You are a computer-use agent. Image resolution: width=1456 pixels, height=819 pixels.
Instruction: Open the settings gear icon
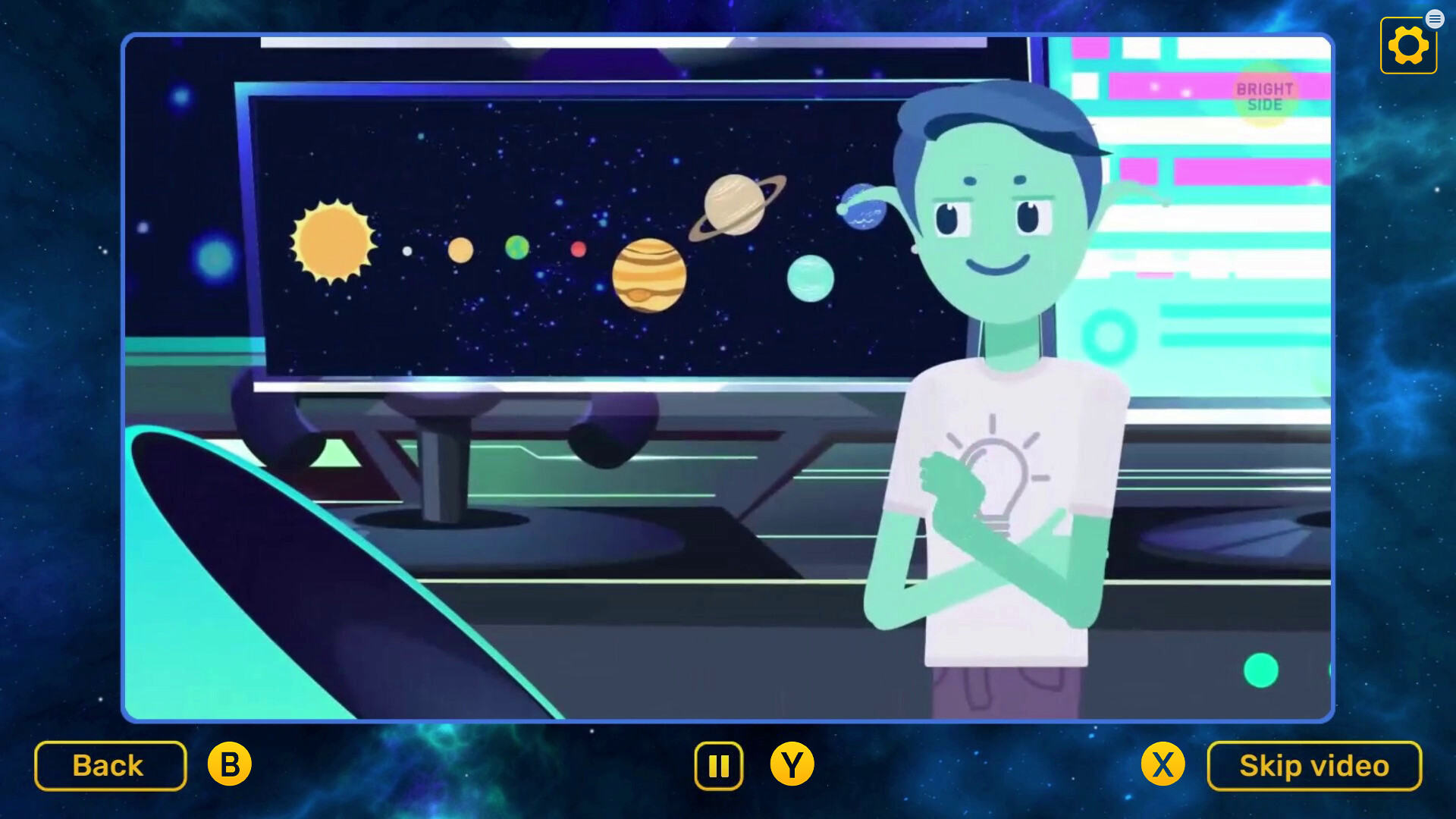1408,45
